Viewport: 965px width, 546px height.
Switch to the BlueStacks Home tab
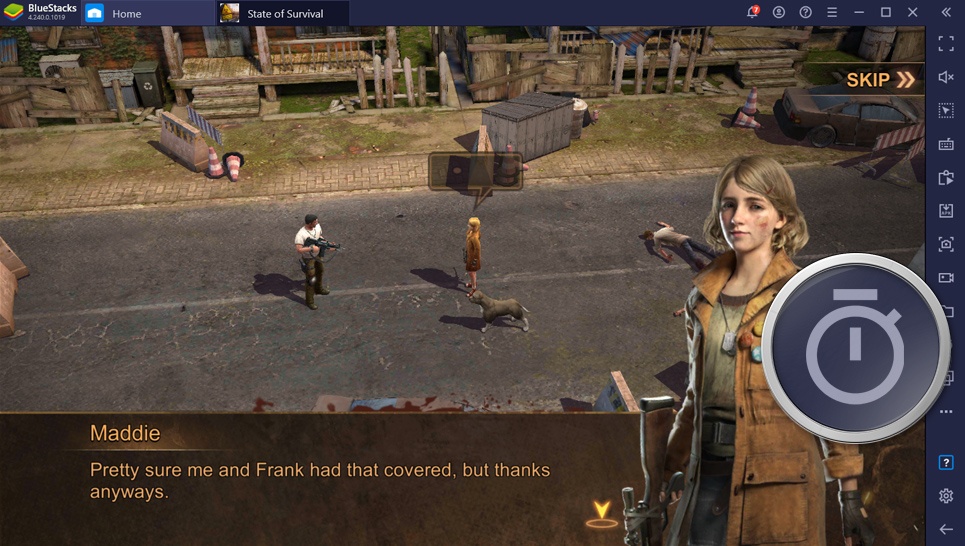127,13
